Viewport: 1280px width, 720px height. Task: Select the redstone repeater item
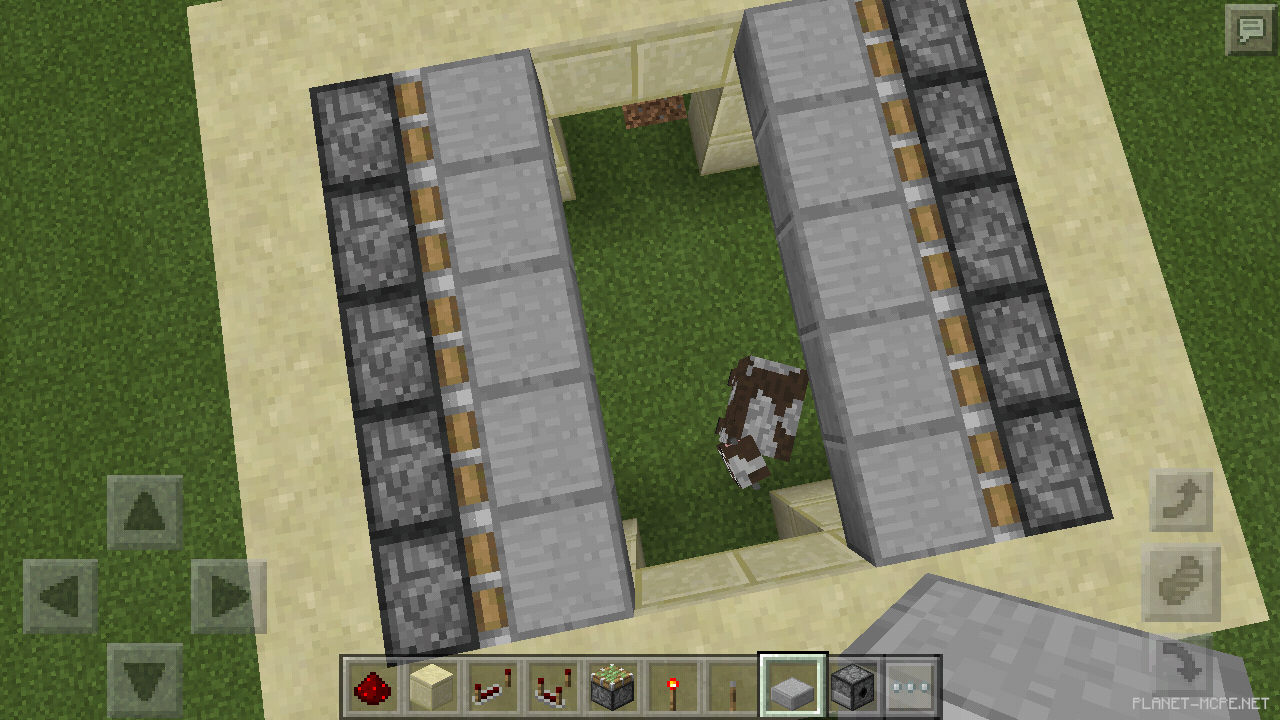[493, 685]
